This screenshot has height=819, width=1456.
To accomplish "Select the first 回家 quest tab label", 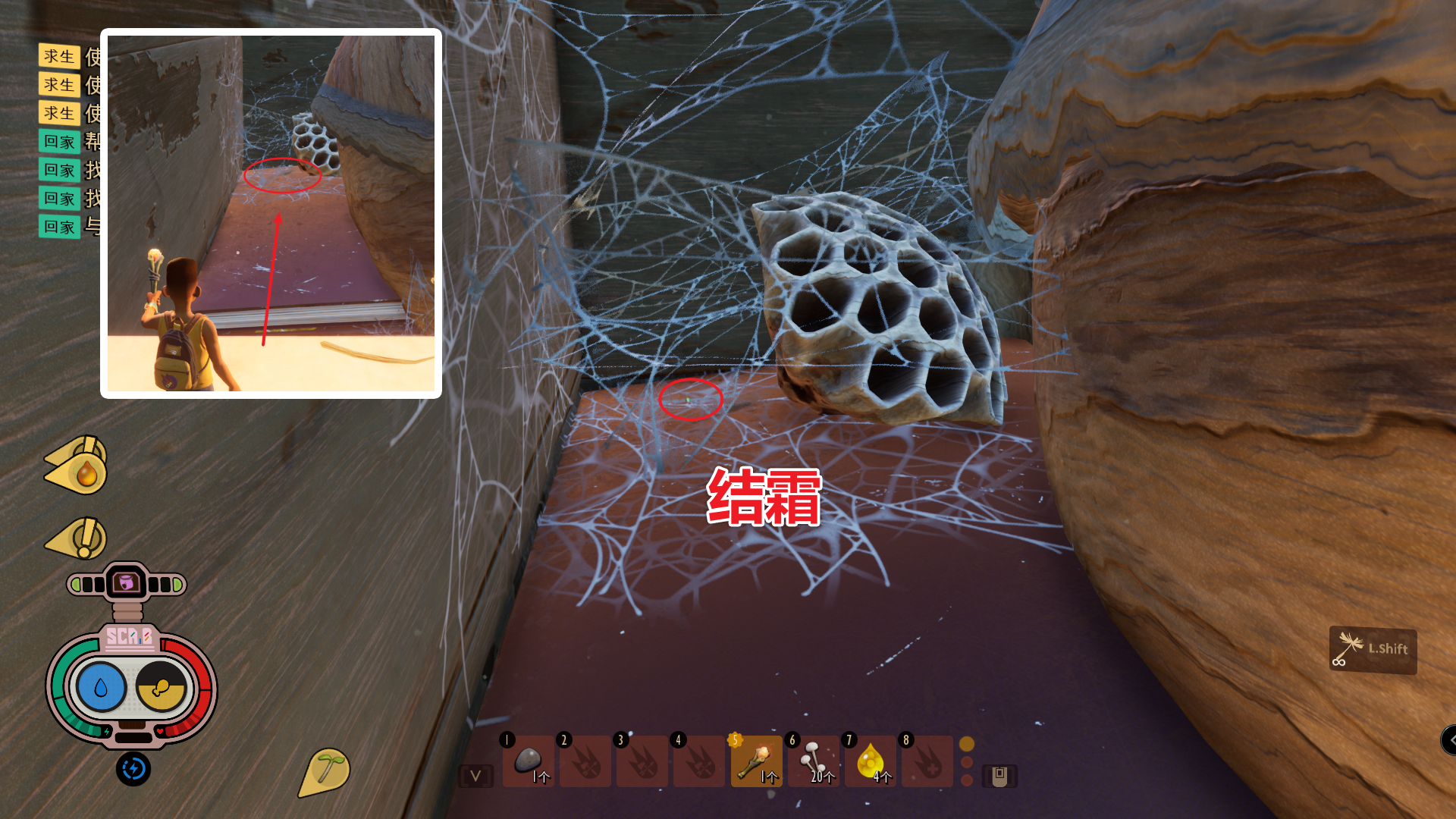I will tap(60, 142).
